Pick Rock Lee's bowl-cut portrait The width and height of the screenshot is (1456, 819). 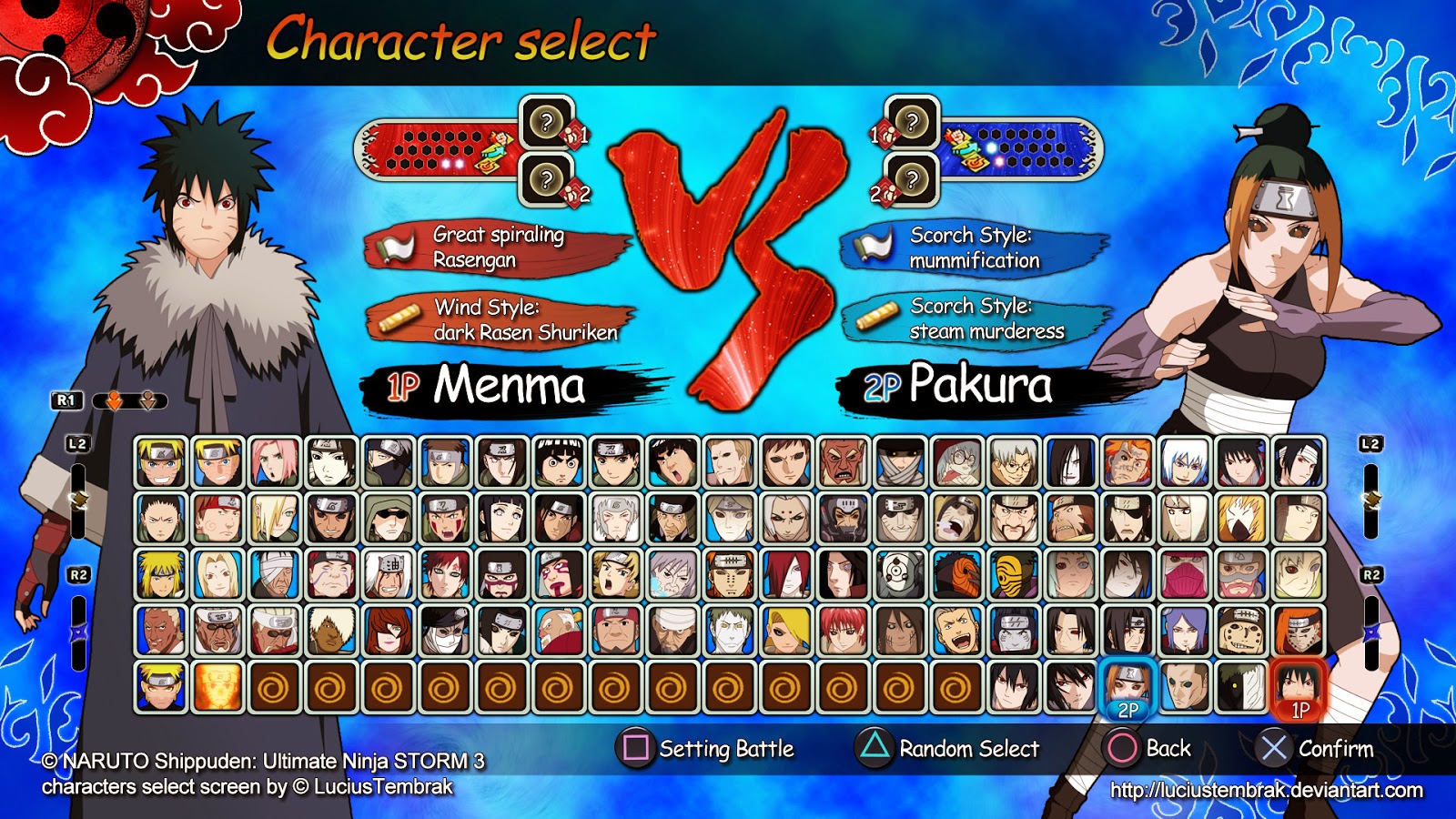[x=559, y=462]
